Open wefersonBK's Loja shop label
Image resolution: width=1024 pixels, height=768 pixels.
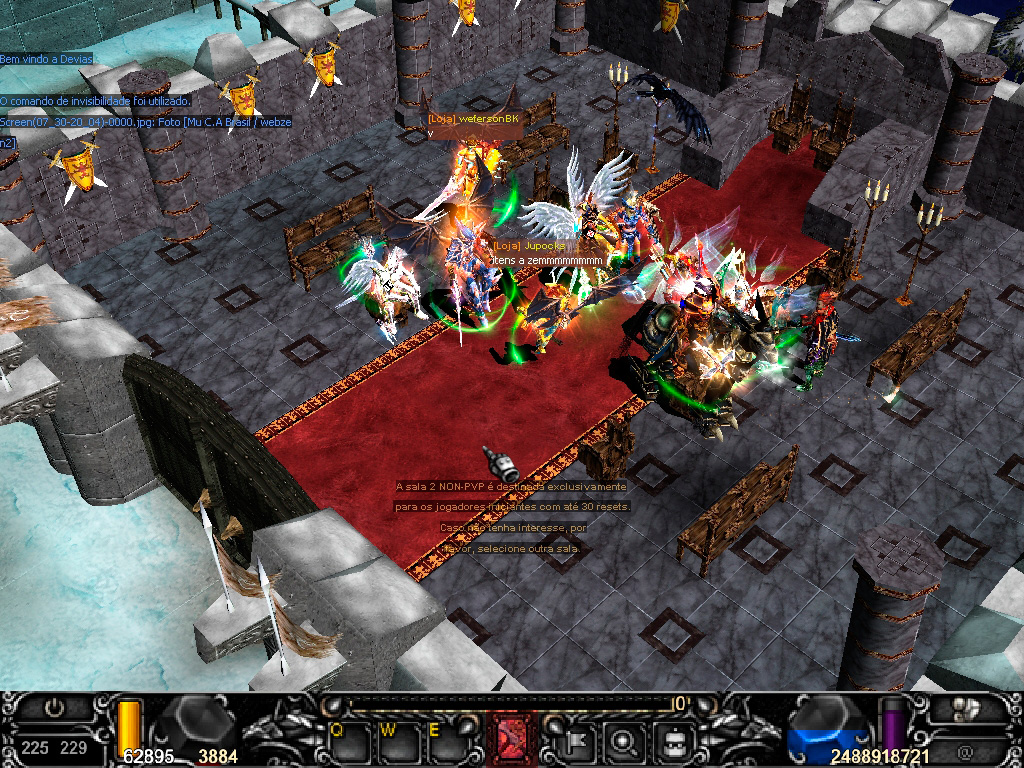(x=474, y=119)
